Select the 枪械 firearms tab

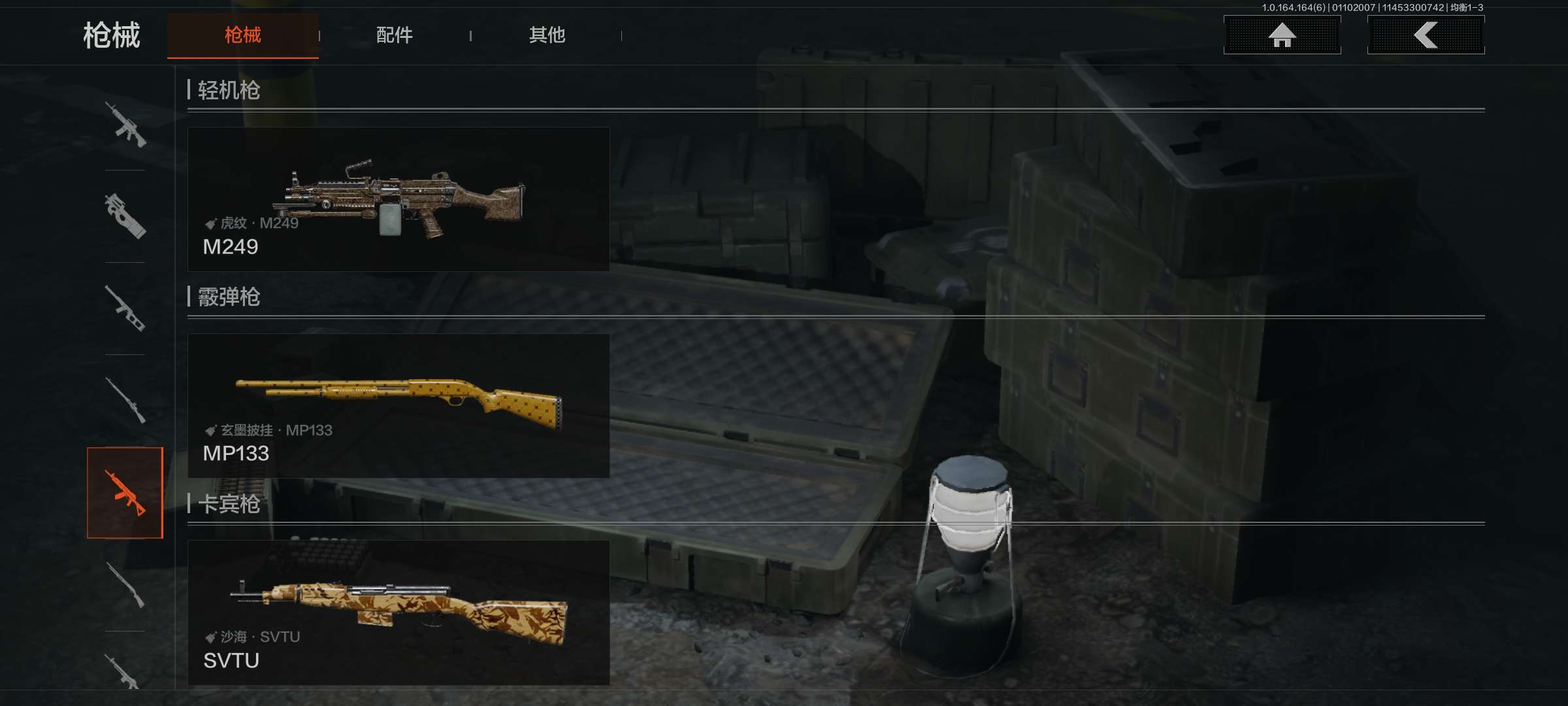coord(242,35)
